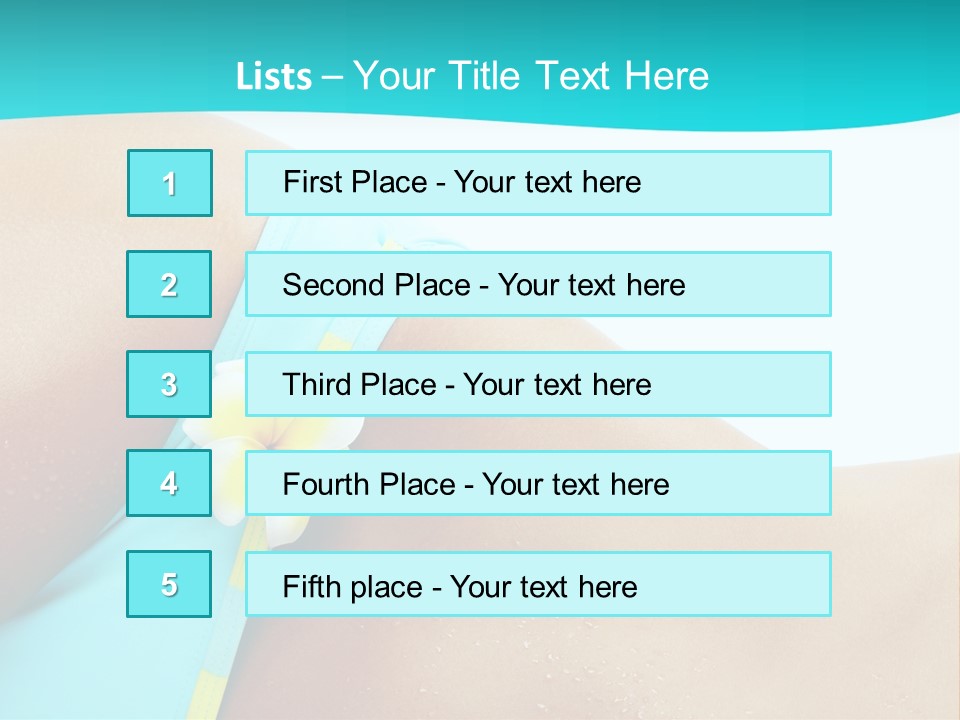
Task: Select the number 1 box
Action: 170,183
